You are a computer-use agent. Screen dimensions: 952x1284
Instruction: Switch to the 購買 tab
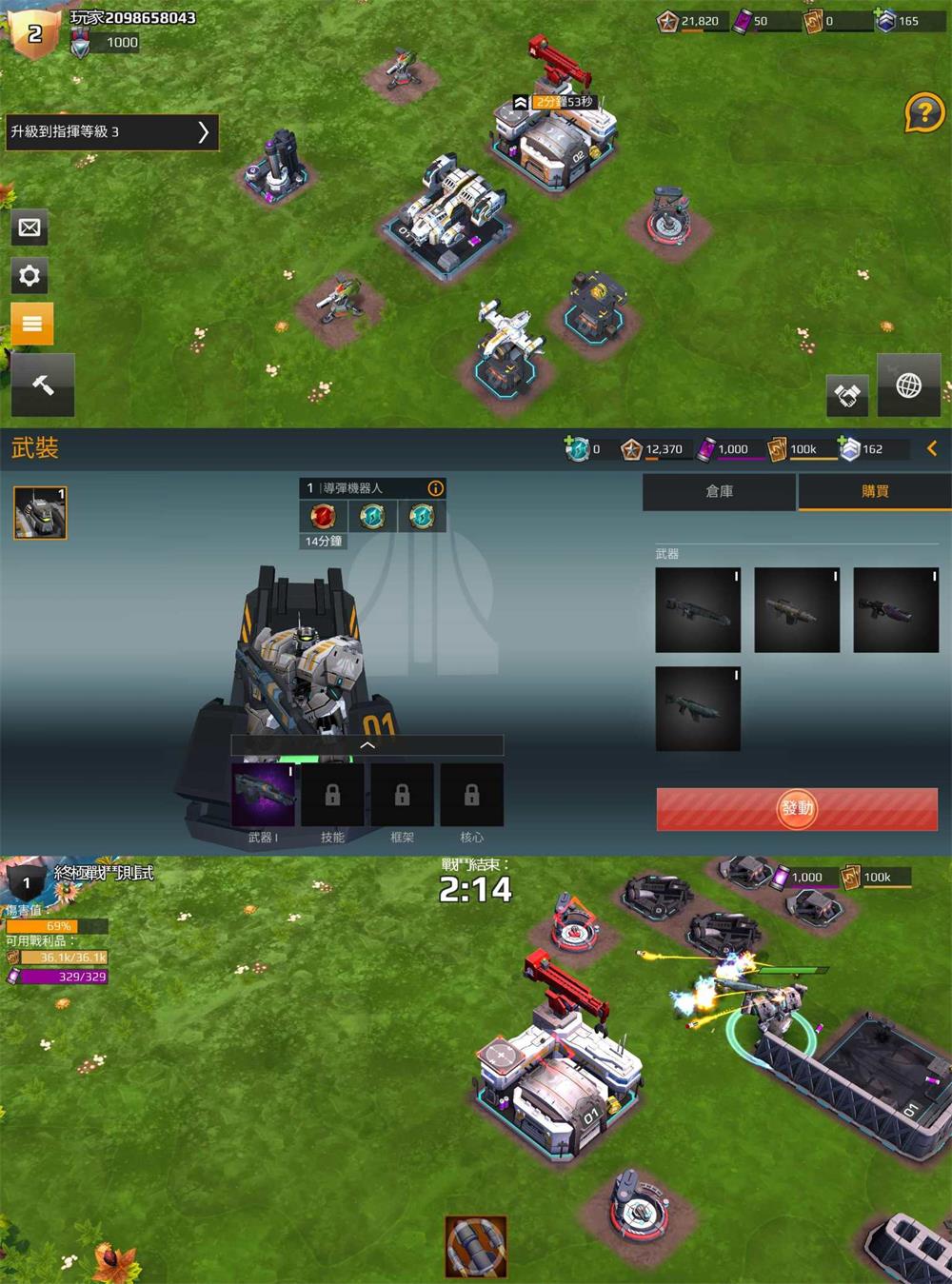tap(874, 492)
